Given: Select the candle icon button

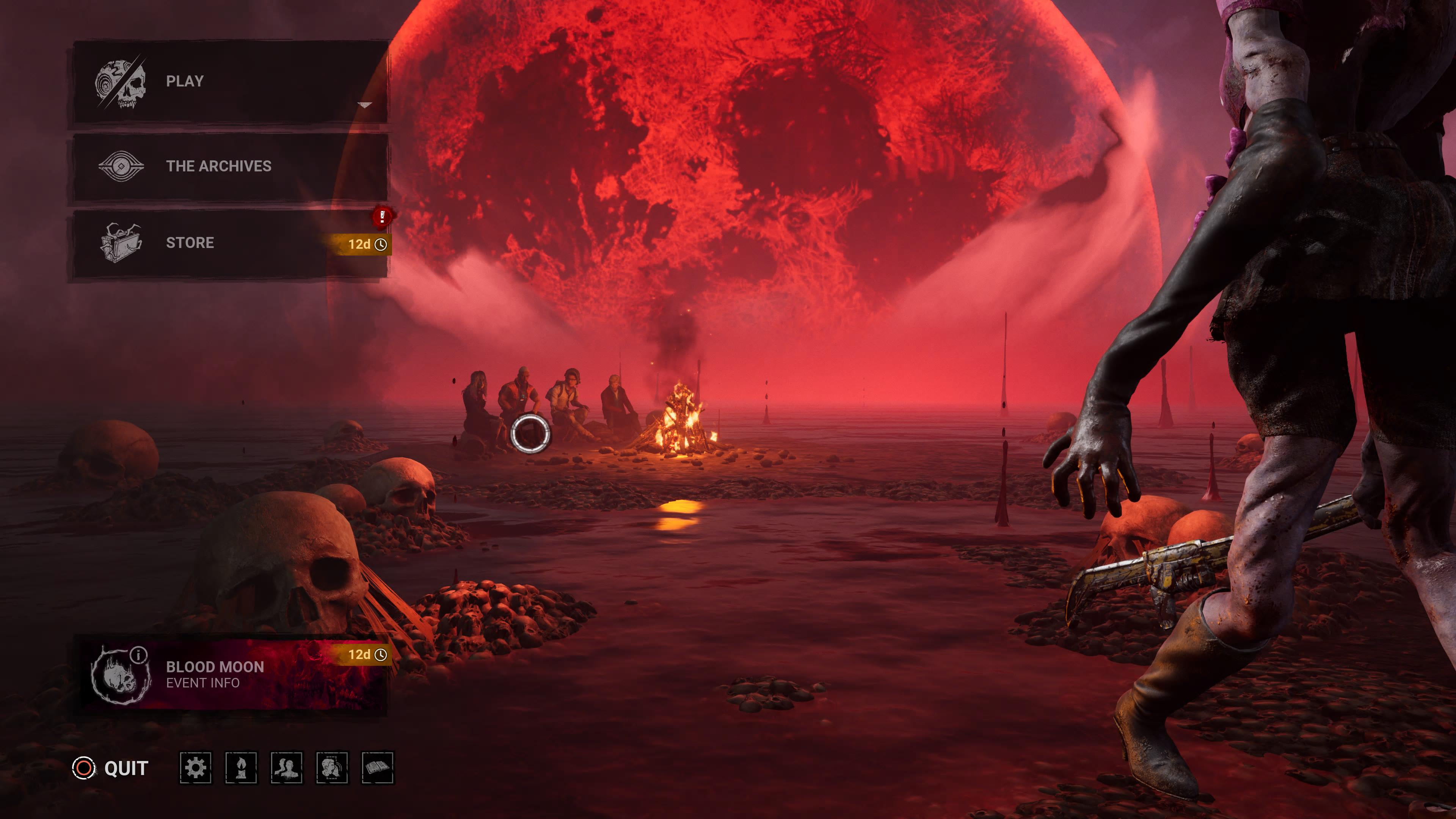Looking at the screenshot, I should click(242, 767).
